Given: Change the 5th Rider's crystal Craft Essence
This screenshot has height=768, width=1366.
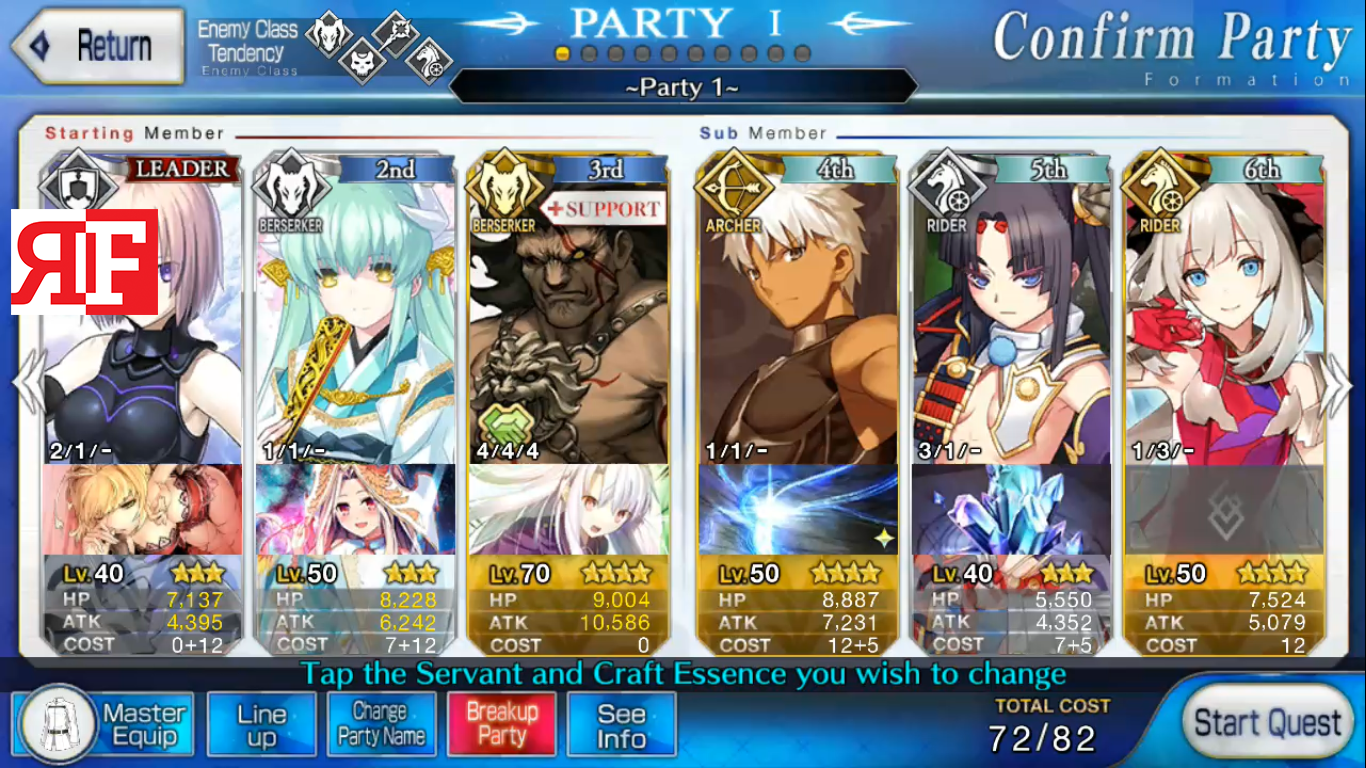Looking at the screenshot, I should click(1010, 508).
